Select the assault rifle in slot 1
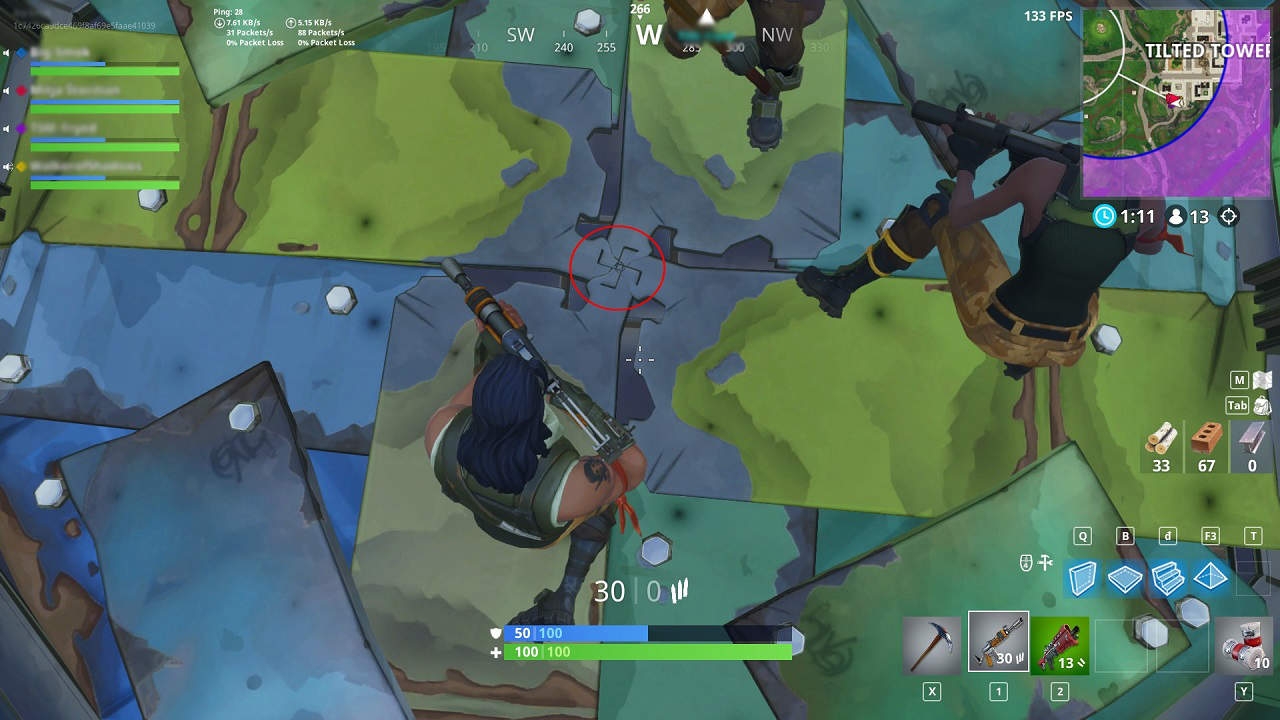The width and height of the screenshot is (1280, 720). point(999,643)
